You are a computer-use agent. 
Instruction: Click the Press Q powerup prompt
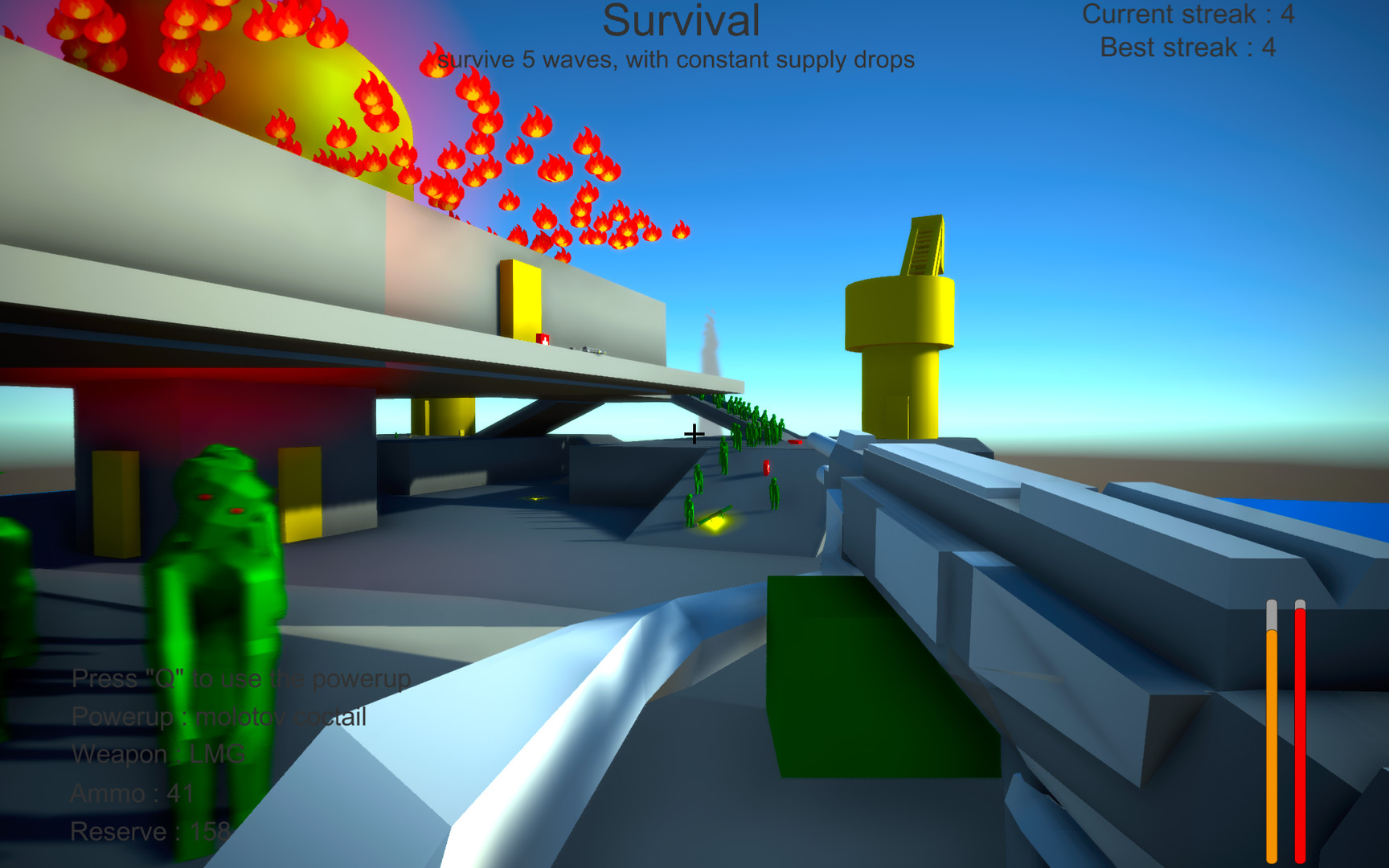click(x=241, y=678)
